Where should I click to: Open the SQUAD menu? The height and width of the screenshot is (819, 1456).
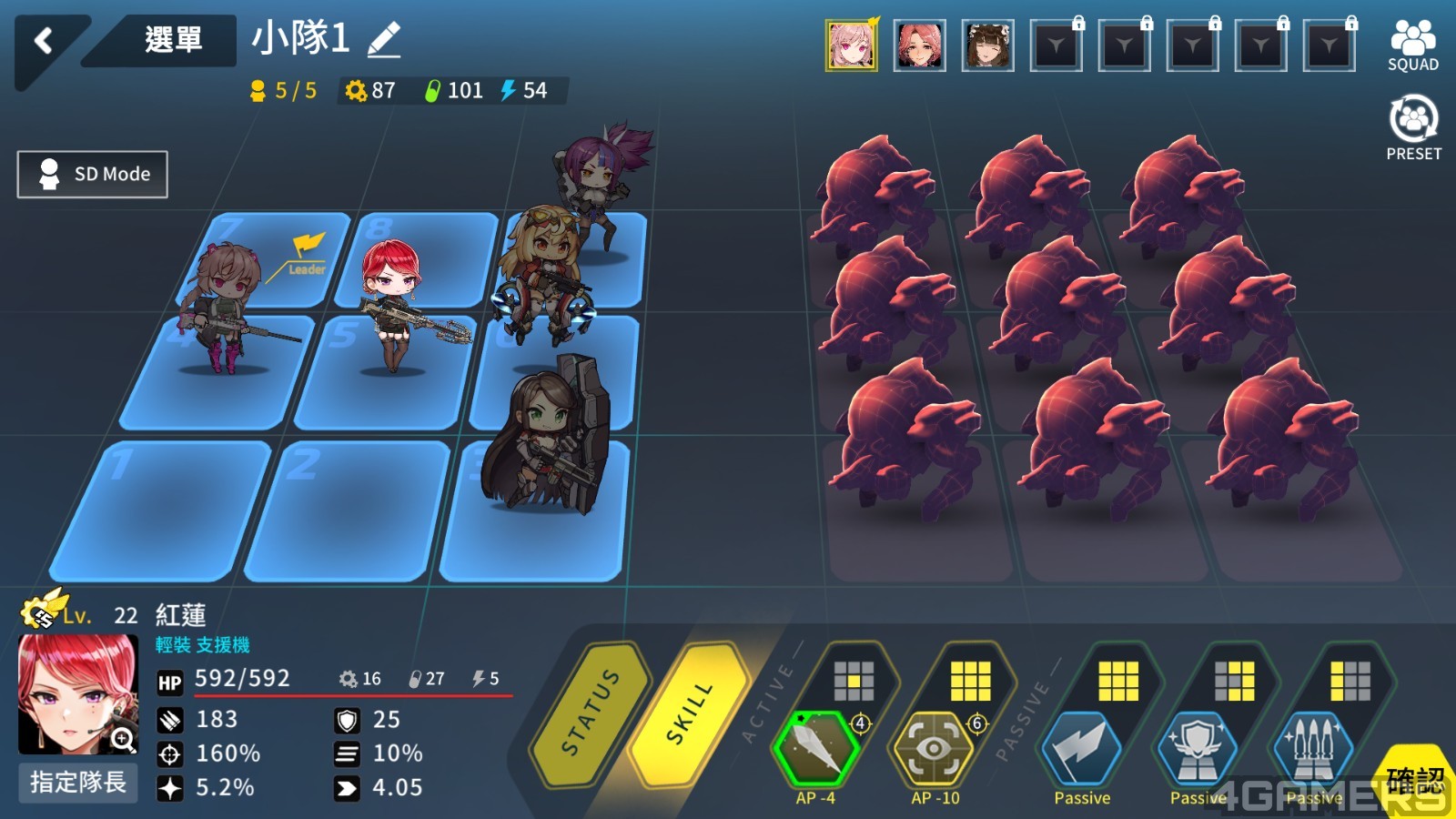(1412, 45)
